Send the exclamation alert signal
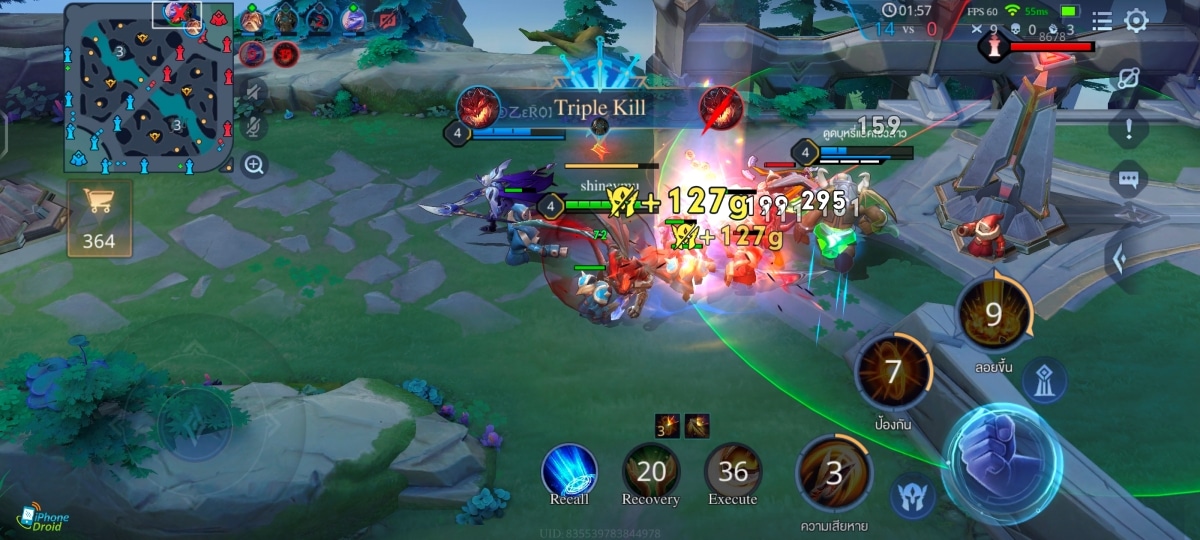Image resolution: width=1200 pixels, height=540 pixels. 1128,128
